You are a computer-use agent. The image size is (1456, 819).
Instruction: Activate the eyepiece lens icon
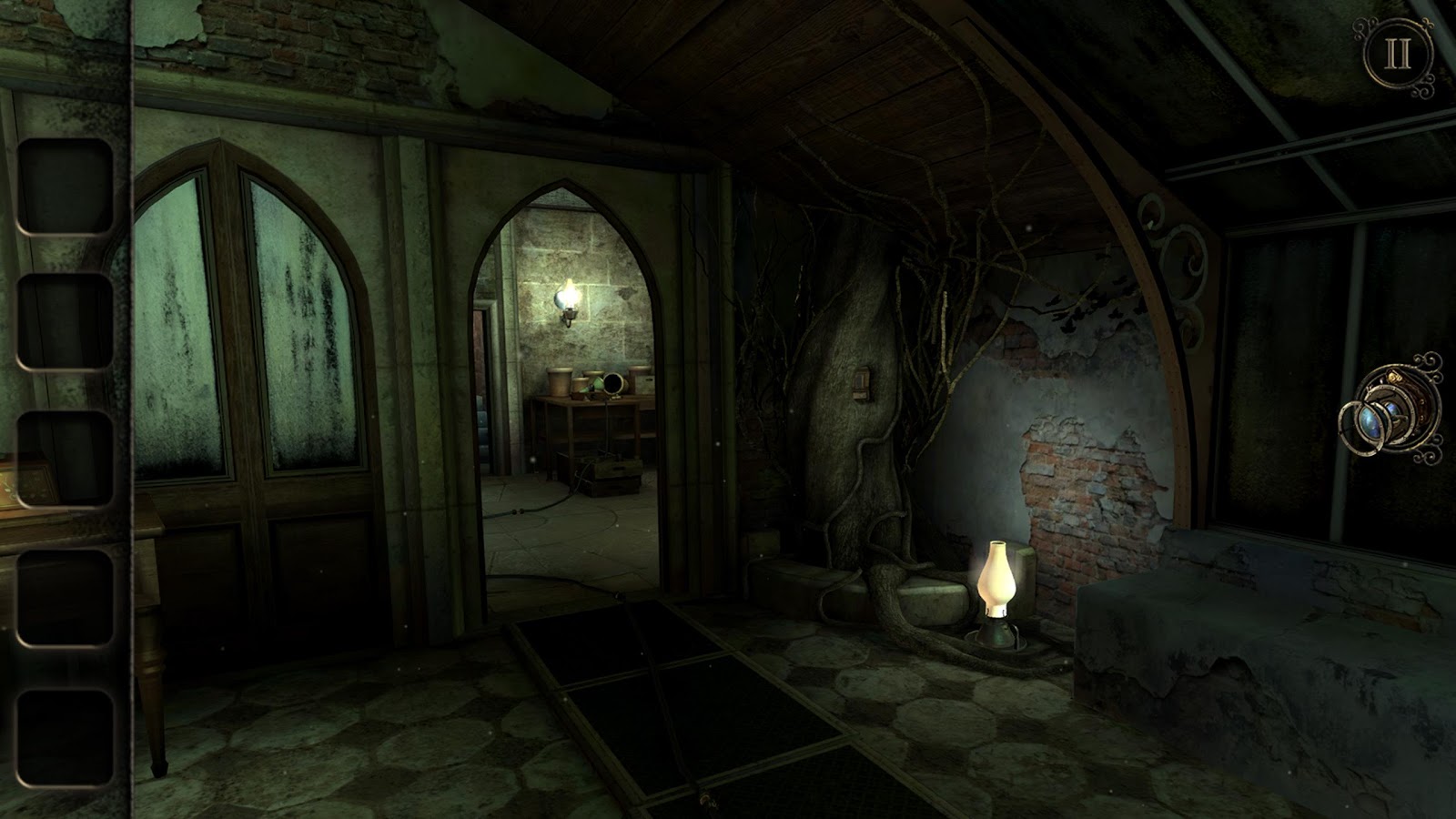[x=1391, y=409]
